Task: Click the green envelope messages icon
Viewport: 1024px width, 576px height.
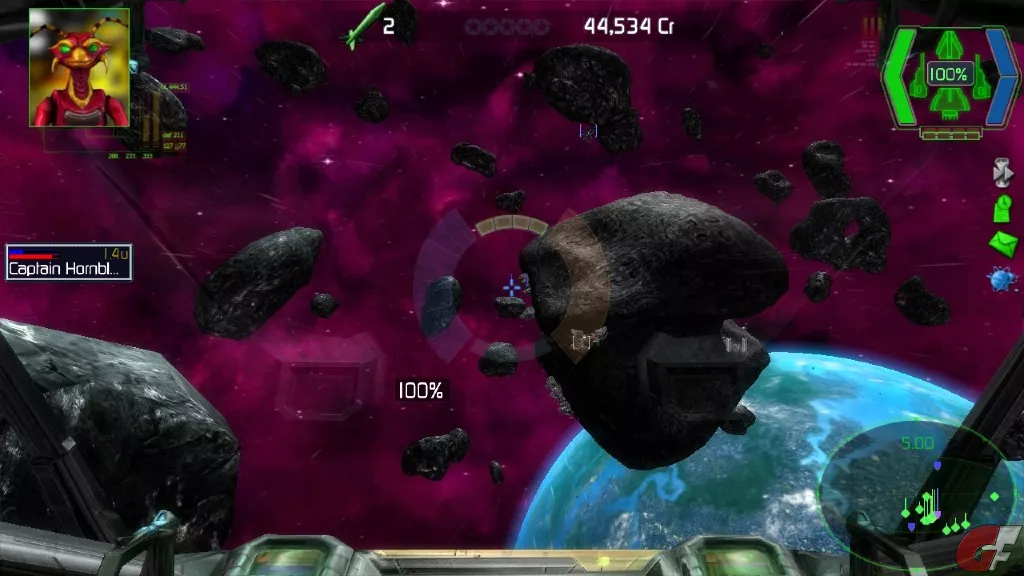Action: [x=1002, y=243]
